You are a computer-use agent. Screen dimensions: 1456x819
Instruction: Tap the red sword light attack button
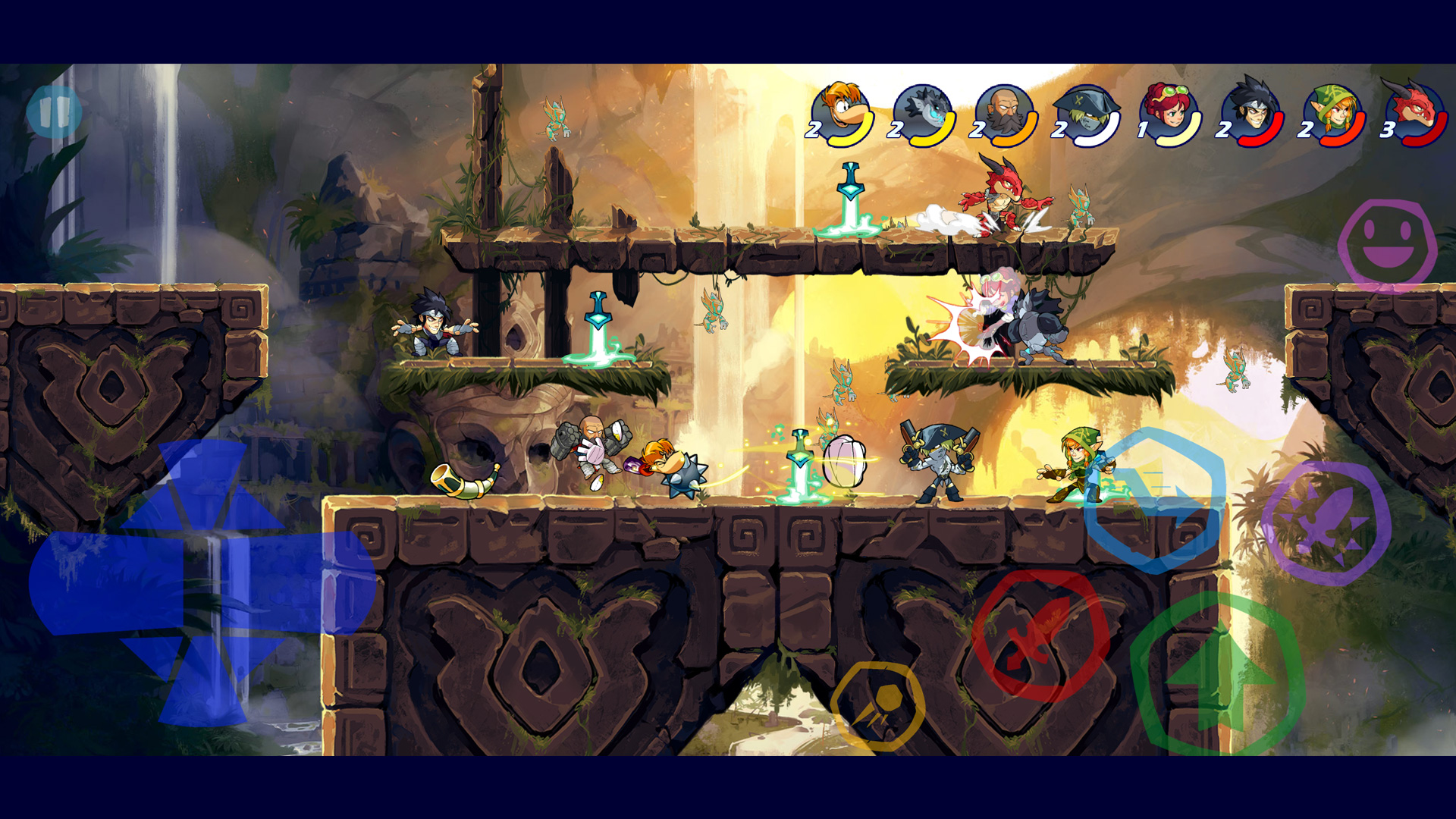1040,635
